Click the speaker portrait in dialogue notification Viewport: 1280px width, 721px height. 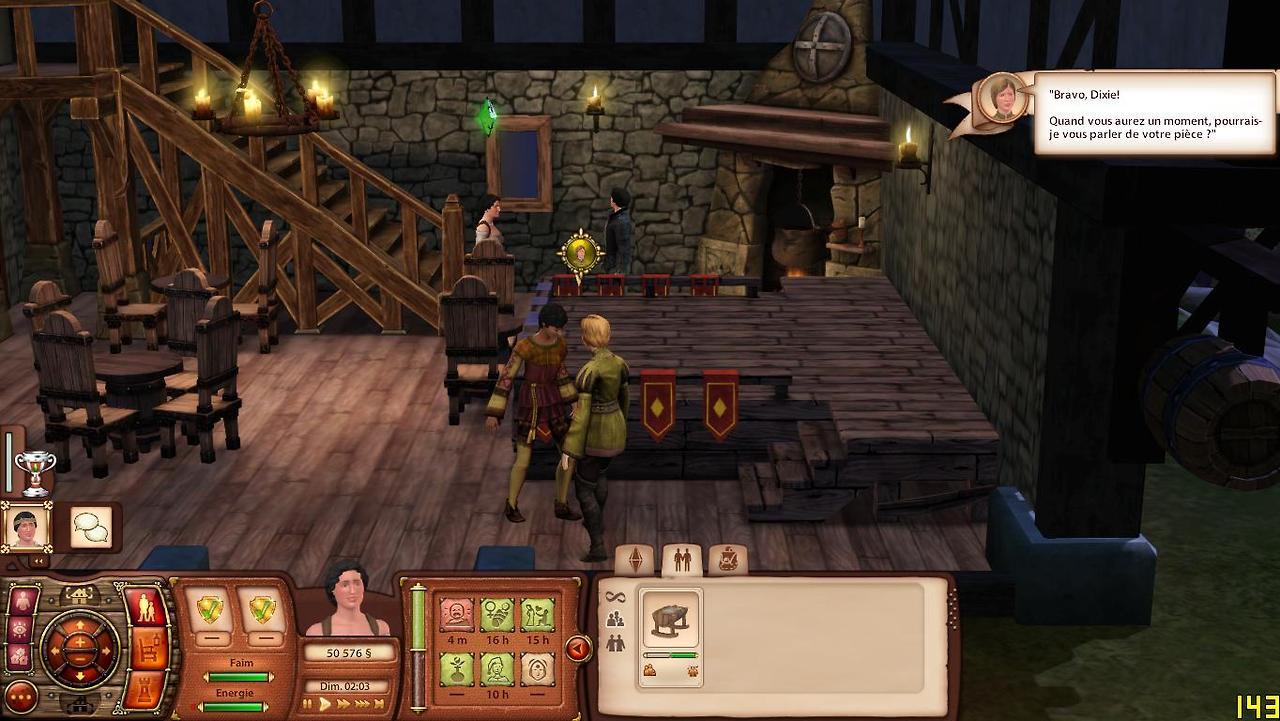(x=1001, y=99)
